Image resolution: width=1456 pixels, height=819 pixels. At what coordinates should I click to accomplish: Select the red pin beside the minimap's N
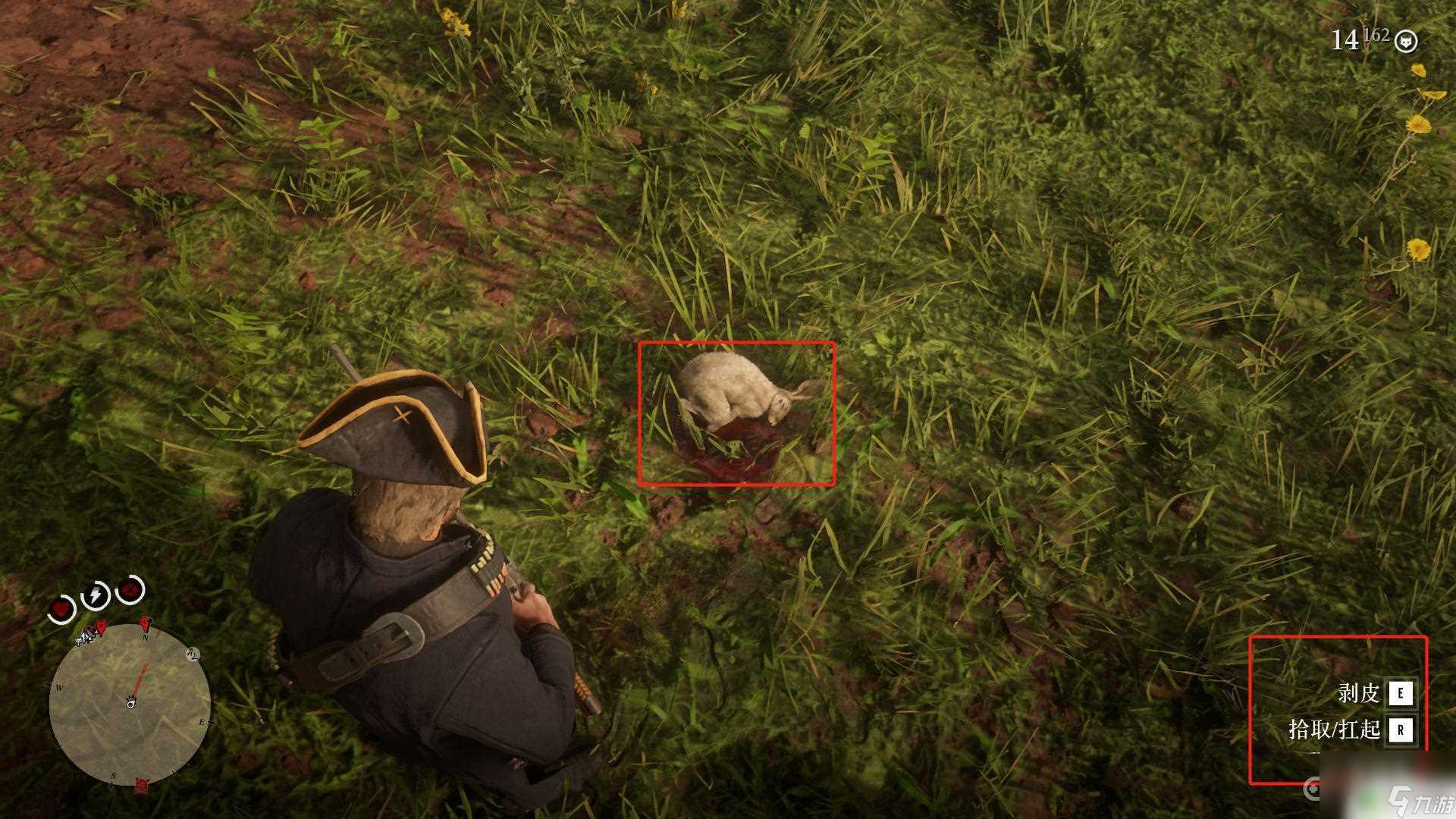point(146,624)
